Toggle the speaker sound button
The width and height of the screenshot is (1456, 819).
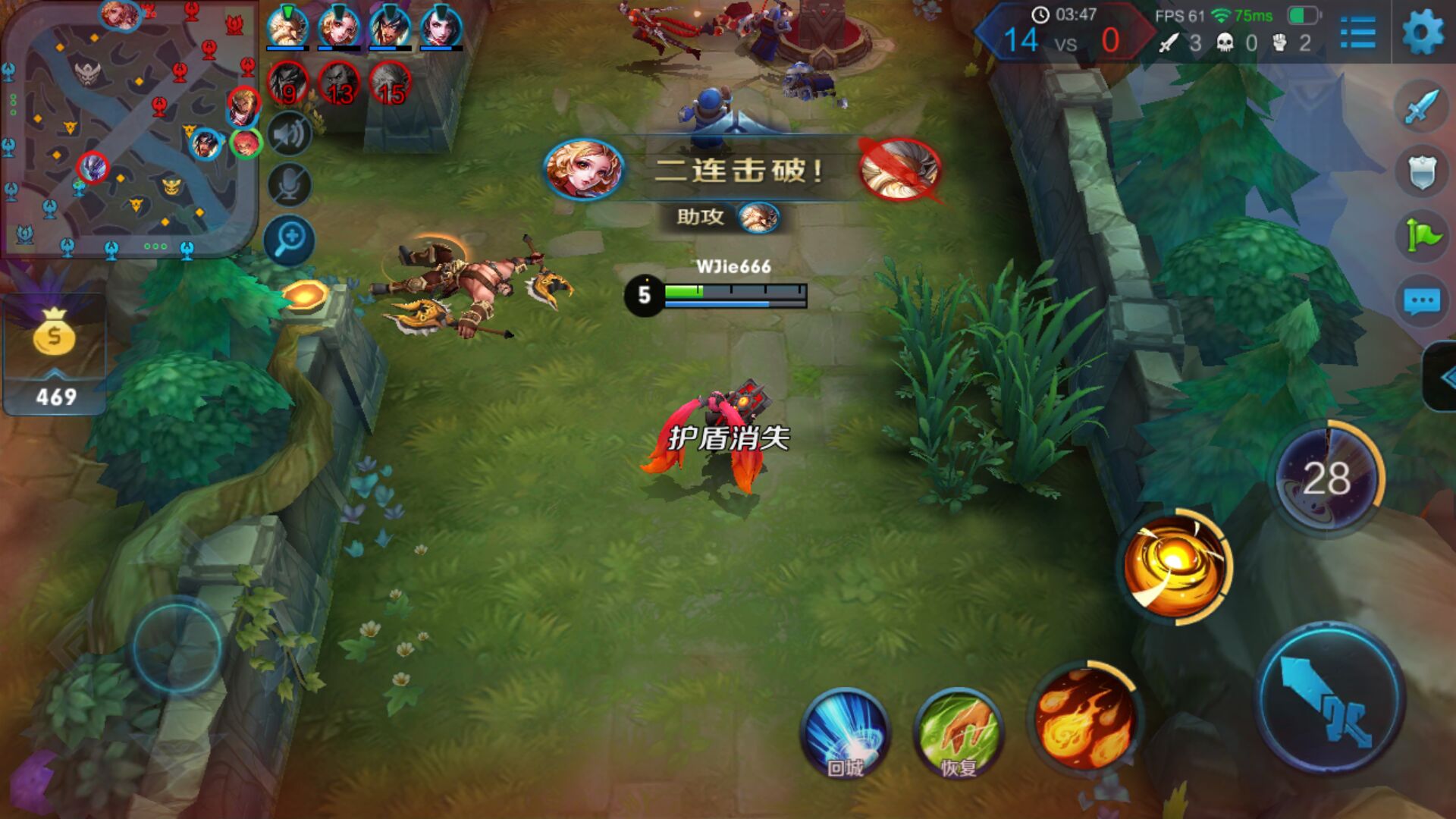point(289,135)
